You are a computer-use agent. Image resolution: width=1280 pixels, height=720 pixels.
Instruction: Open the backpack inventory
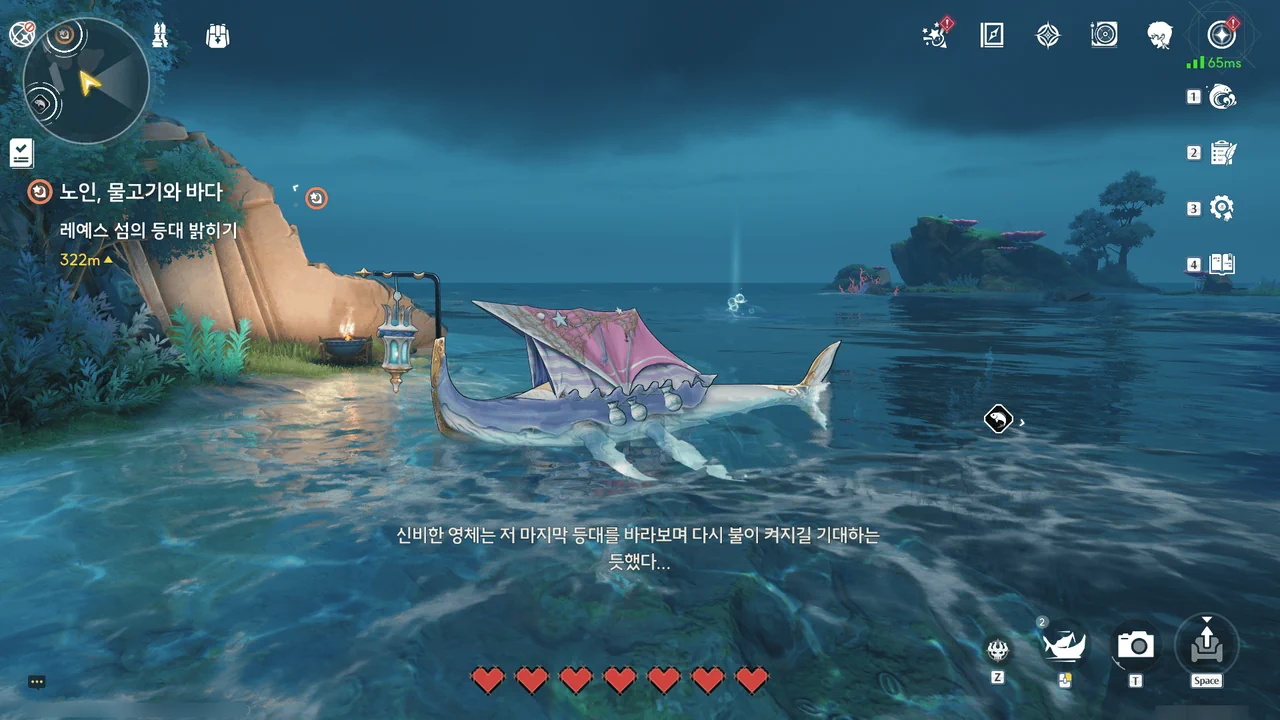pyautogui.click(x=217, y=36)
